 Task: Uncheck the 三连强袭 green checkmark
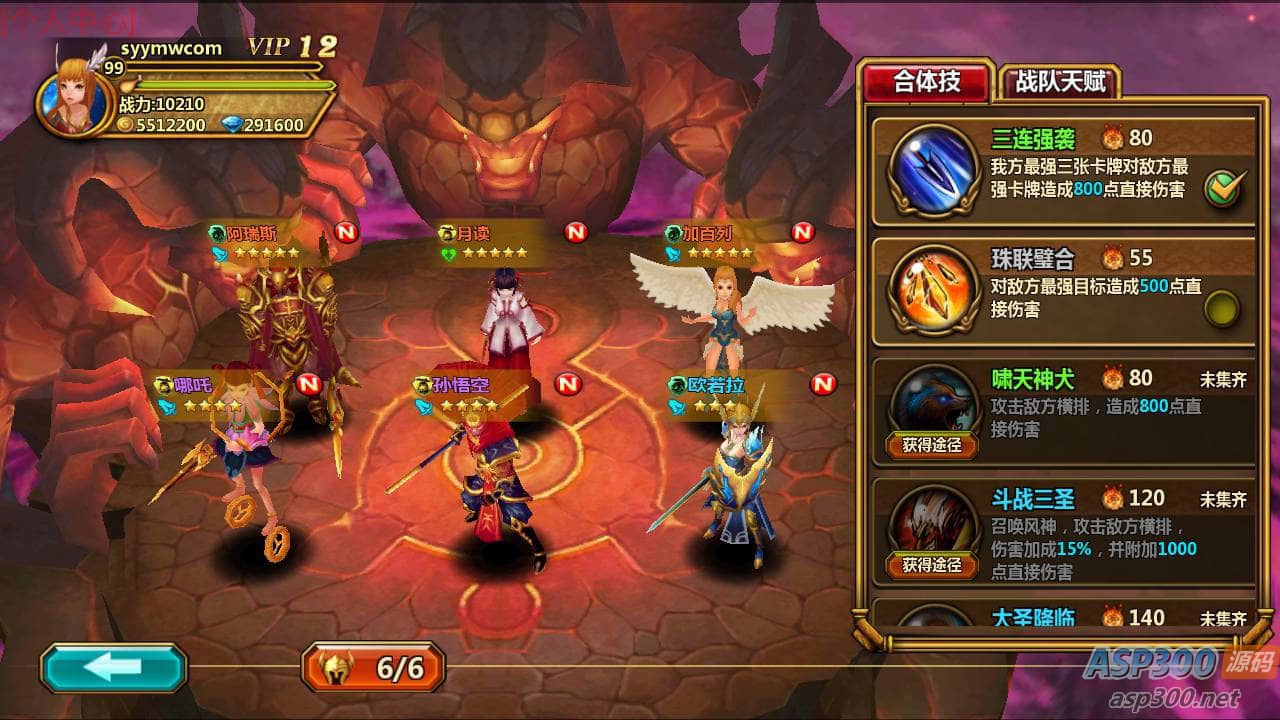point(1222,188)
